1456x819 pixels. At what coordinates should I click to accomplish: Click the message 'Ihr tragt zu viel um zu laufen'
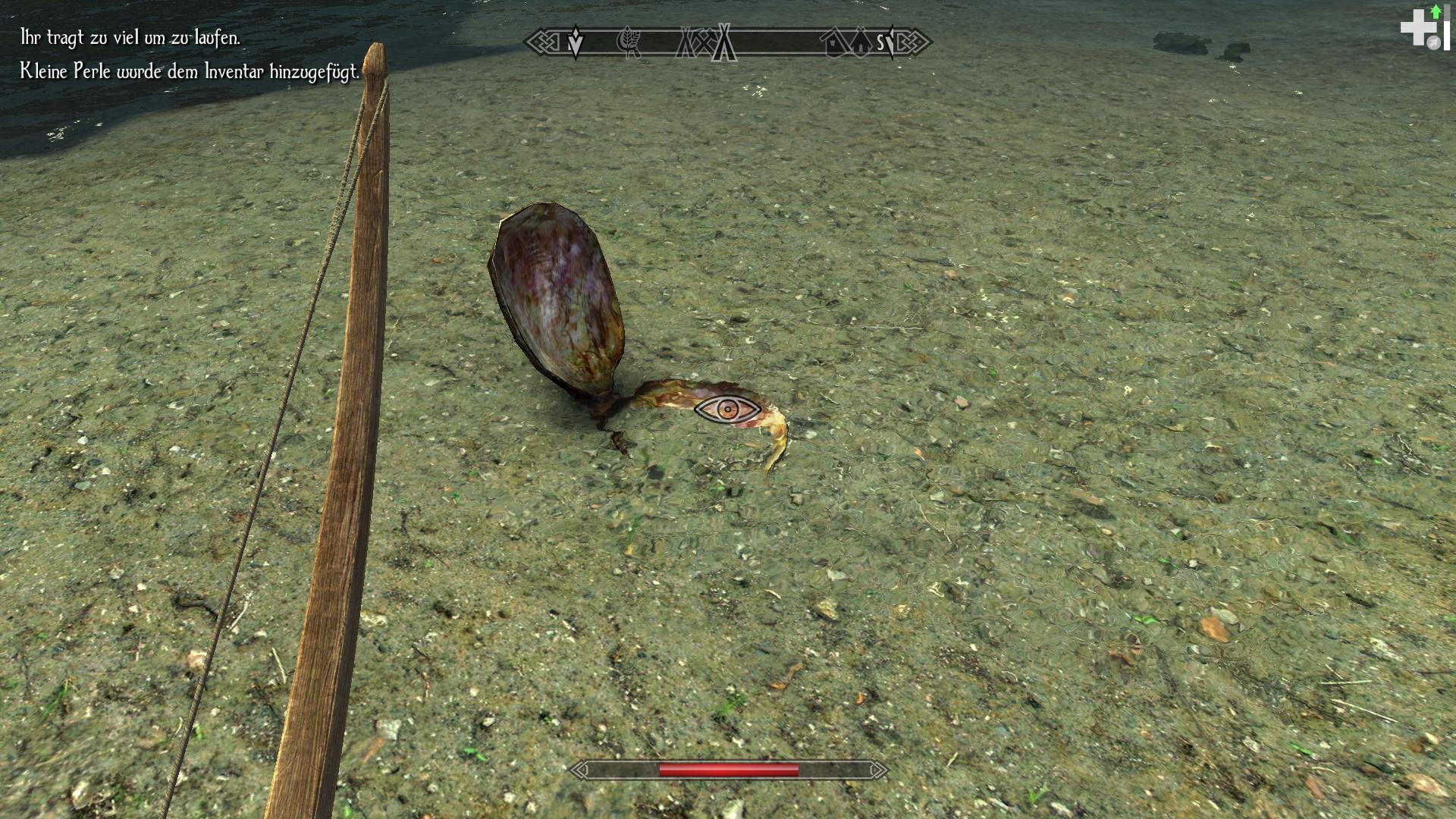pos(129,36)
